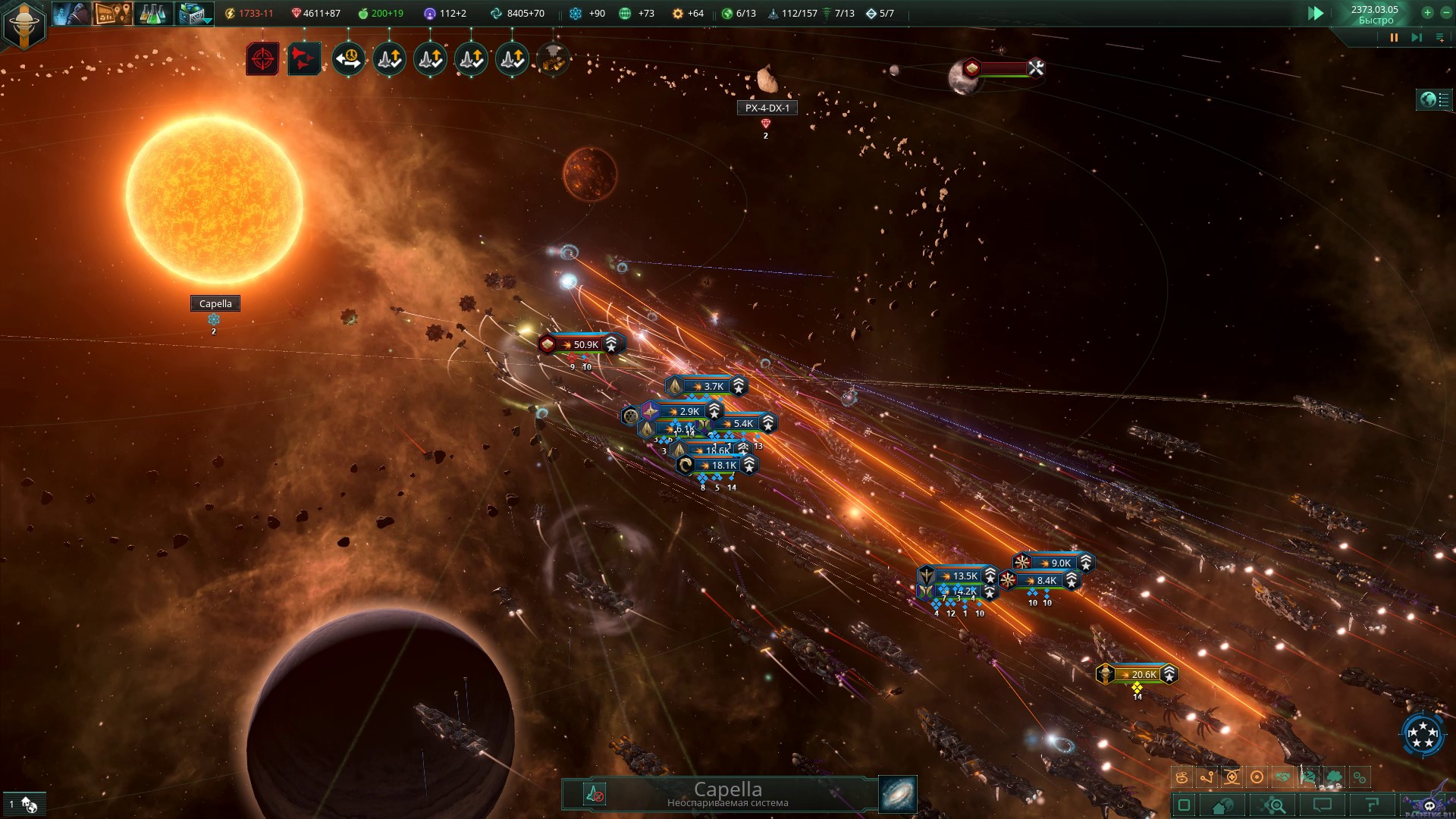Increase game speed with the plus button
Image resolution: width=1456 pixels, height=819 pixels.
click(1427, 12)
